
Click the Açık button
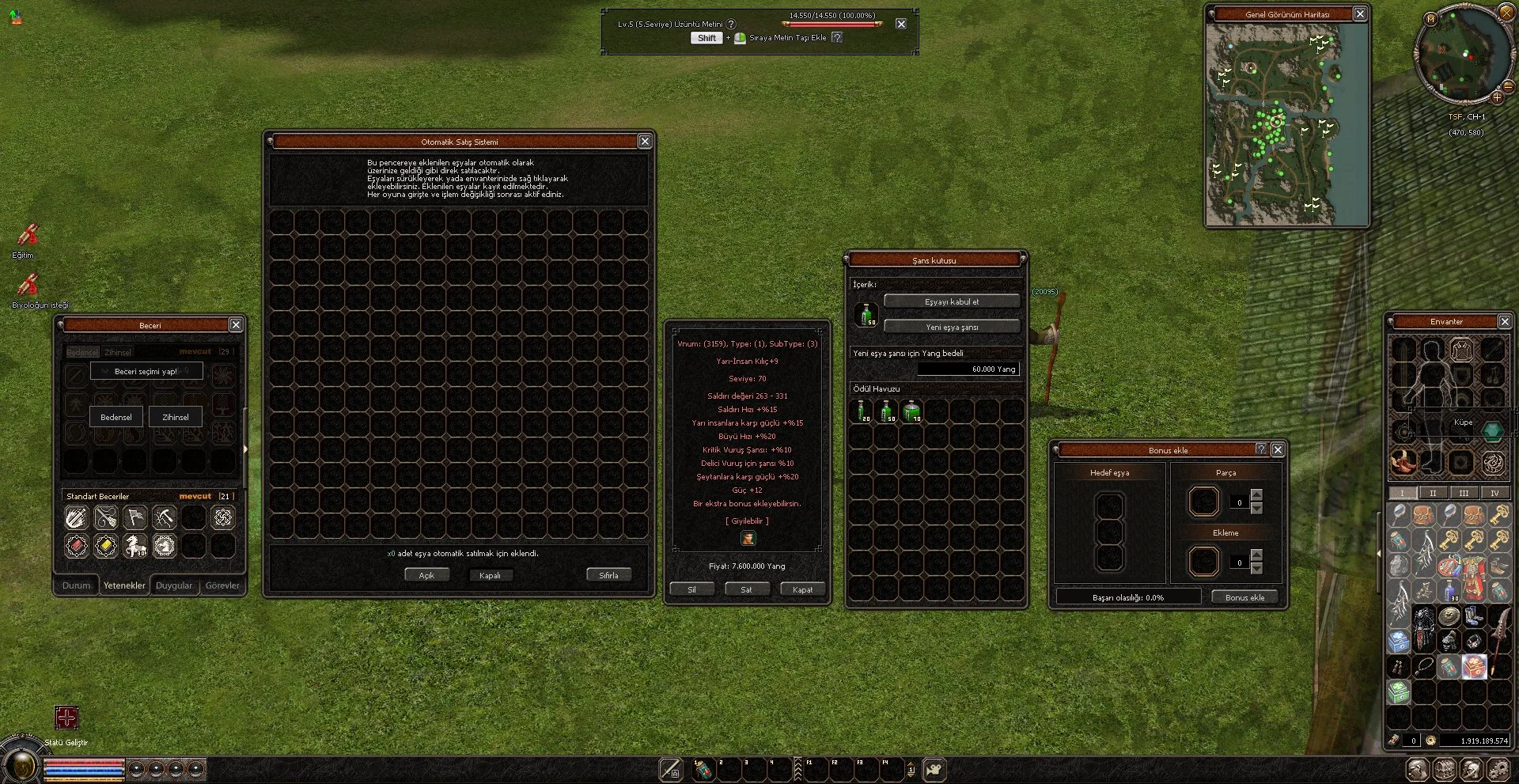coord(426,575)
